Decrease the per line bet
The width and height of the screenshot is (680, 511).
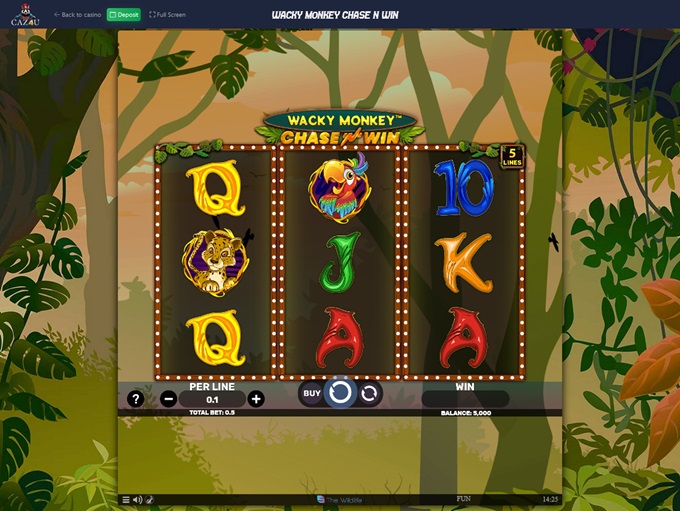pyautogui.click(x=167, y=399)
